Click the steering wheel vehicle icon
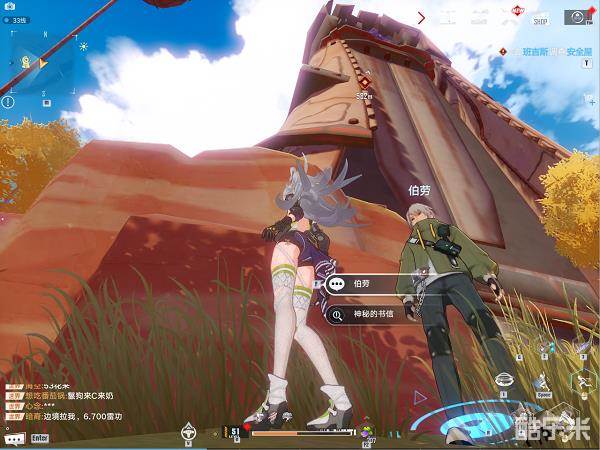Image resolution: width=600 pixels, height=450 pixels. 187,432
